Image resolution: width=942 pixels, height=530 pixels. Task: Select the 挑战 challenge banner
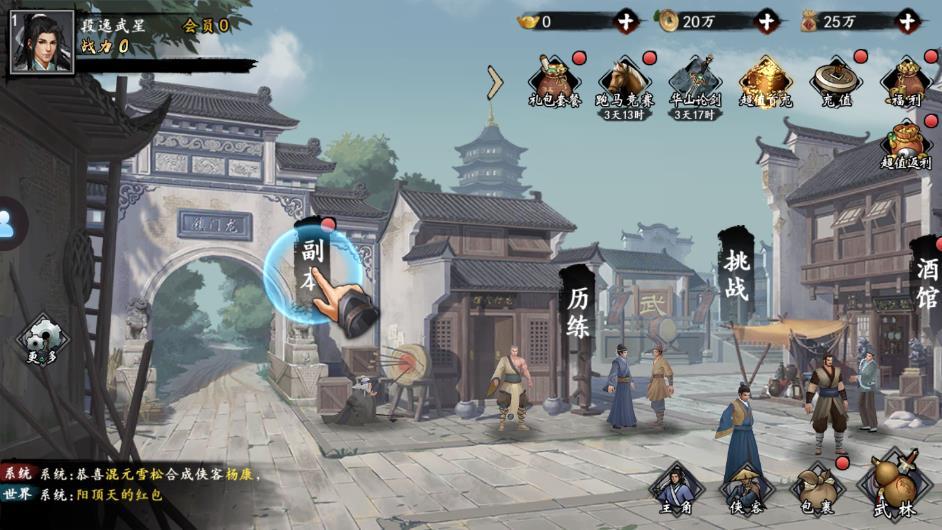[735, 275]
